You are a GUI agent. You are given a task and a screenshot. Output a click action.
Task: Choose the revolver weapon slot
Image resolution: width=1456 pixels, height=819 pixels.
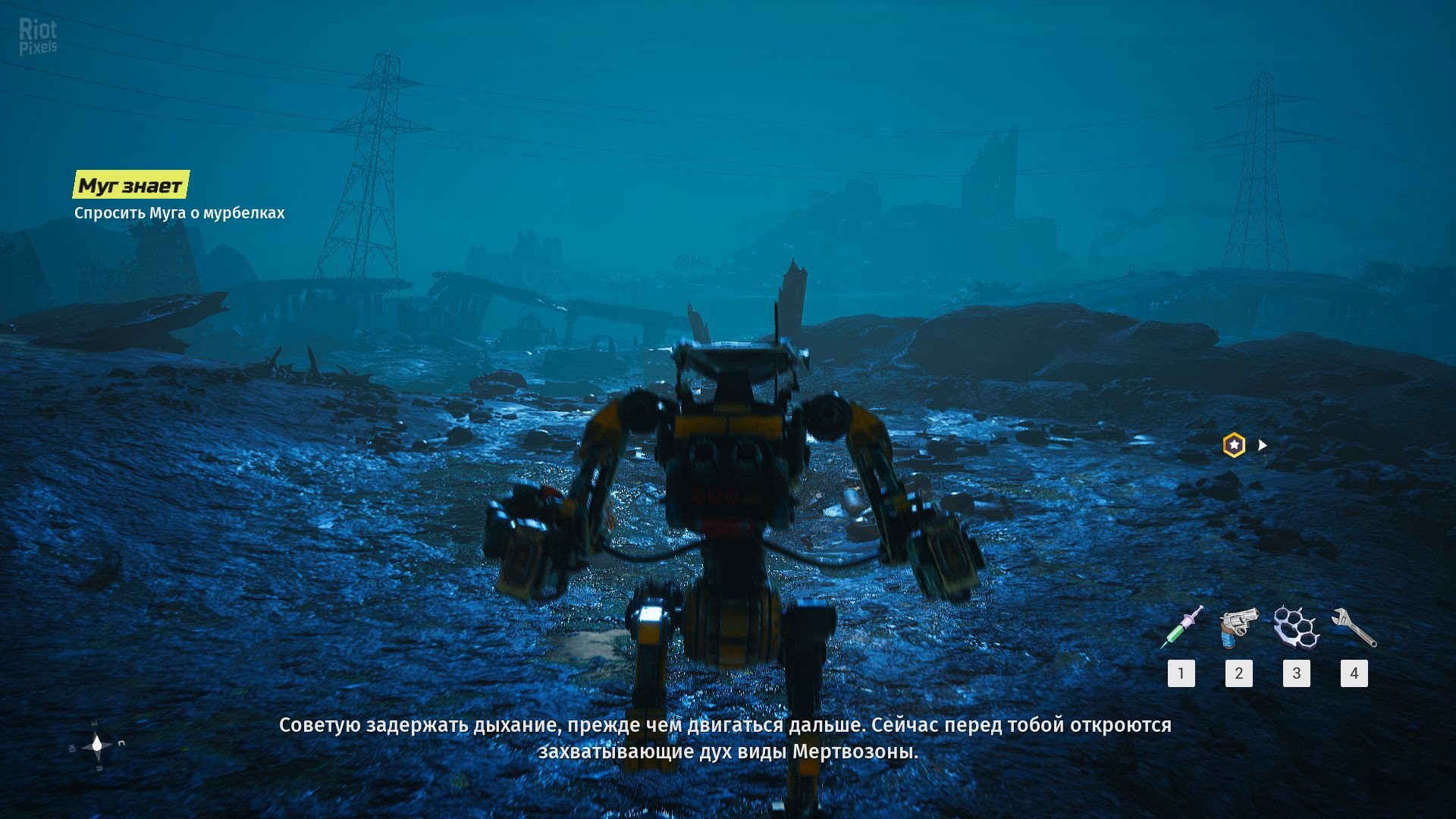click(x=1238, y=628)
